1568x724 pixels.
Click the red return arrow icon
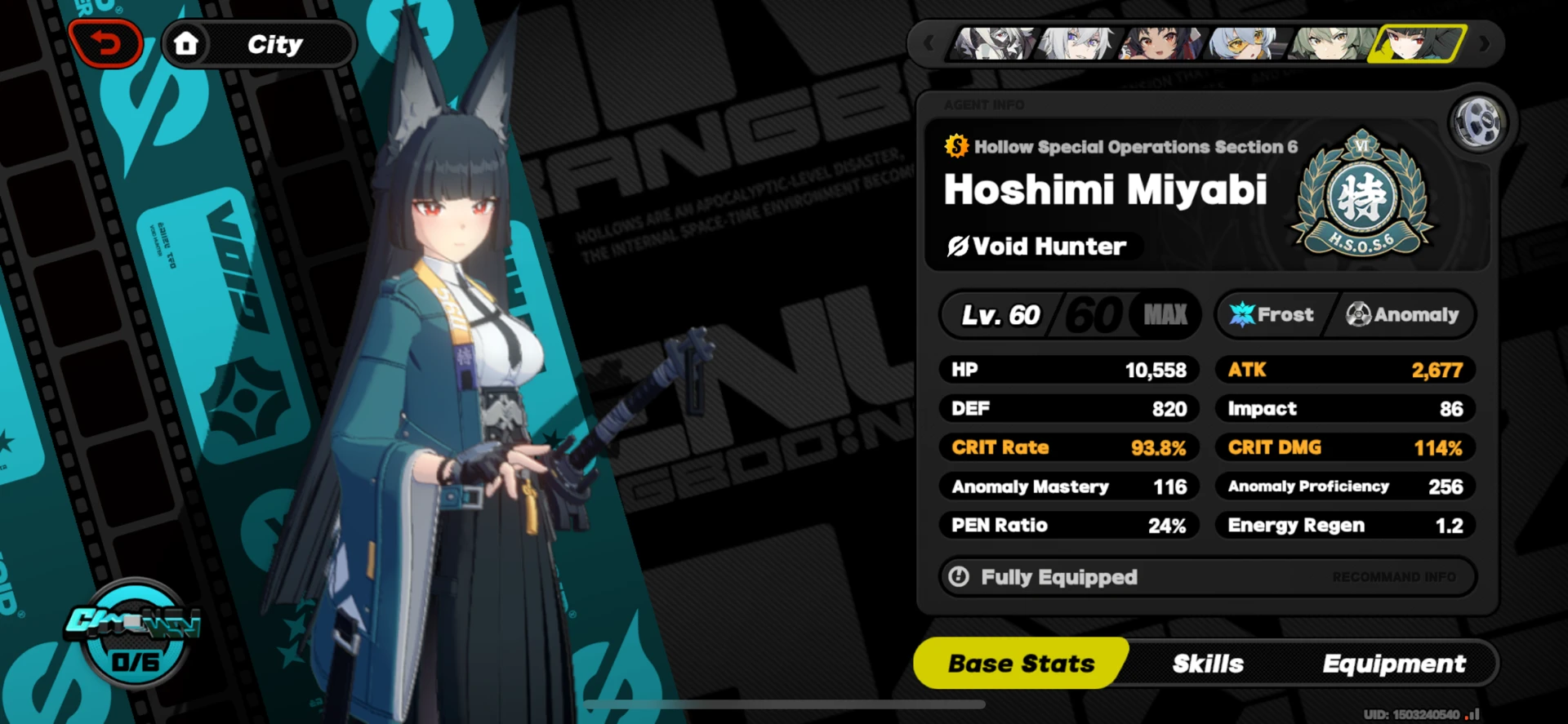coord(106,43)
